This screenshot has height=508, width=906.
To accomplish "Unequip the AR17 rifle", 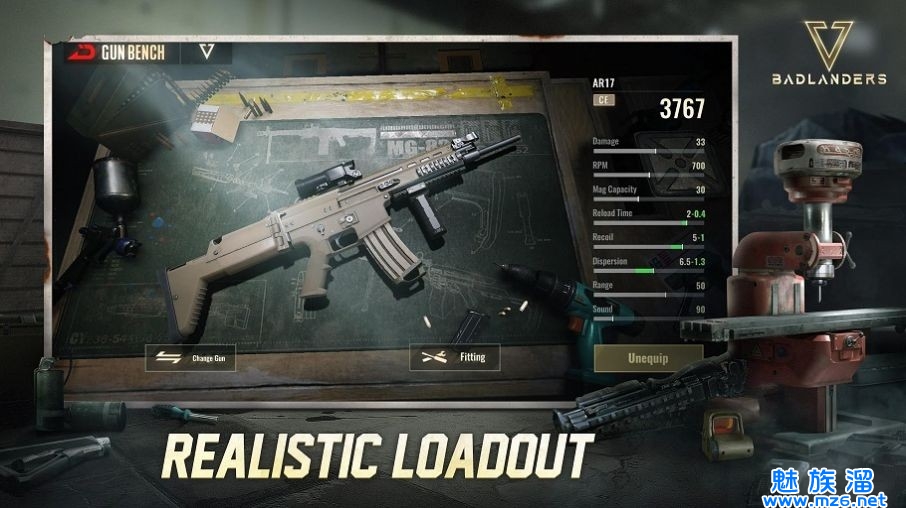I will (x=648, y=358).
